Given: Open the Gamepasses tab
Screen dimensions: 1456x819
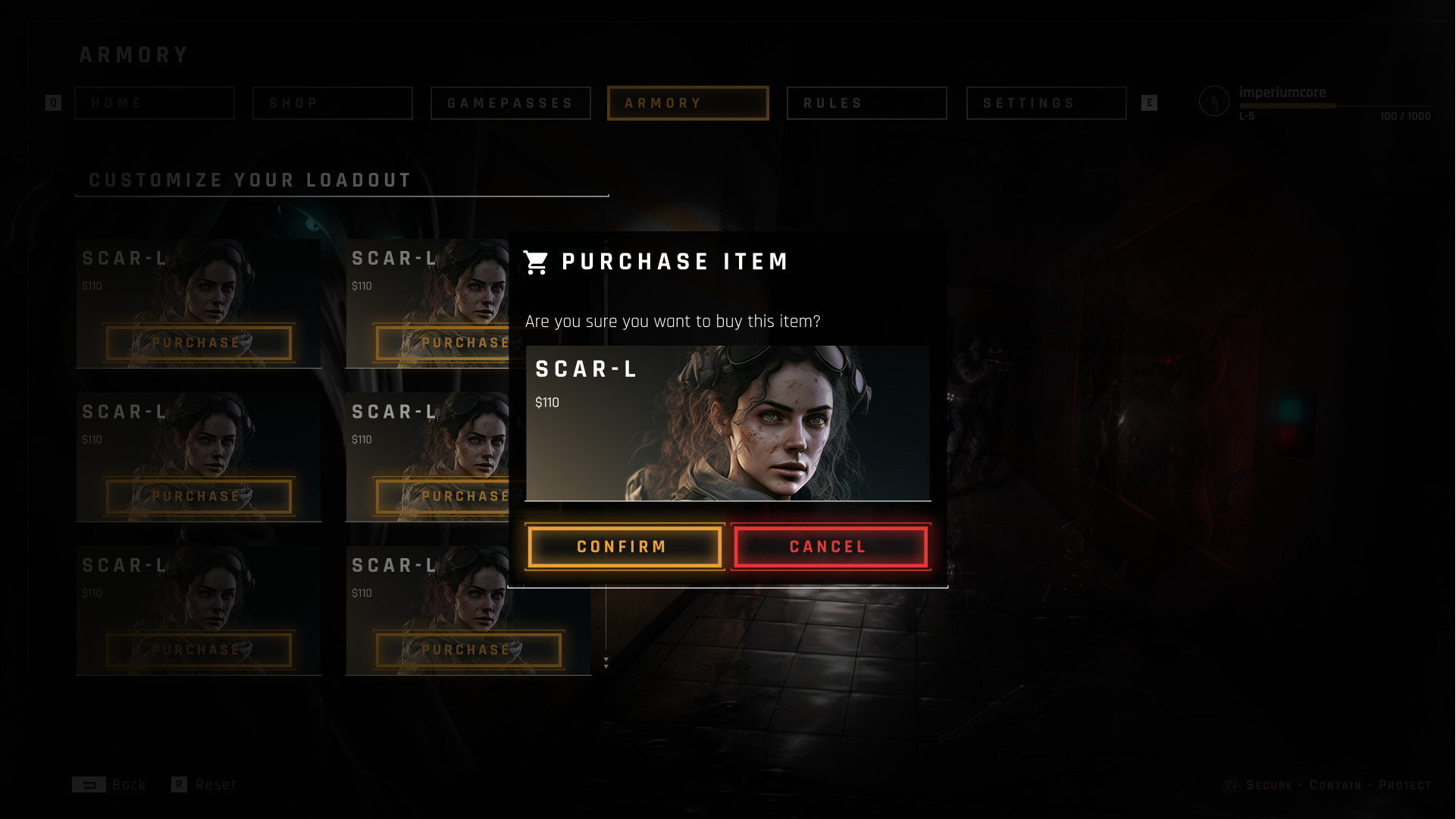Looking at the screenshot, I should (511, 103).
